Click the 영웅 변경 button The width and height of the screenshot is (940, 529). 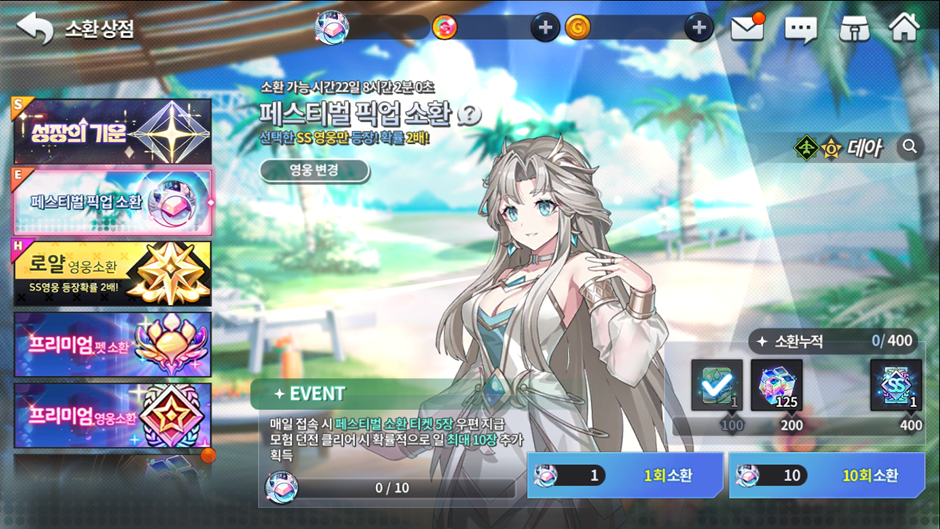(x=314, y=171)
